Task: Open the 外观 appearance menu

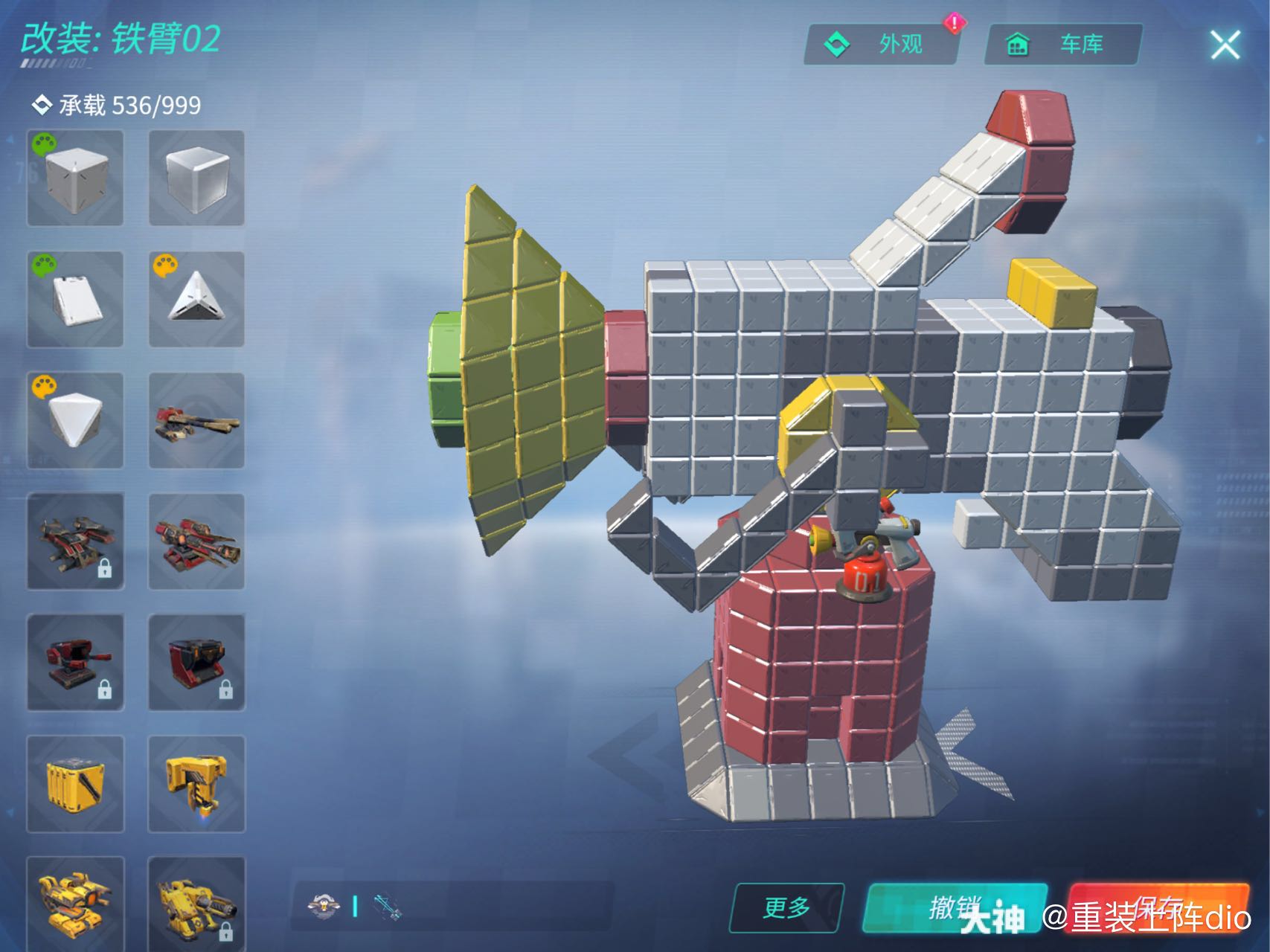Action: pyautogui.click(x=881, y=45)
